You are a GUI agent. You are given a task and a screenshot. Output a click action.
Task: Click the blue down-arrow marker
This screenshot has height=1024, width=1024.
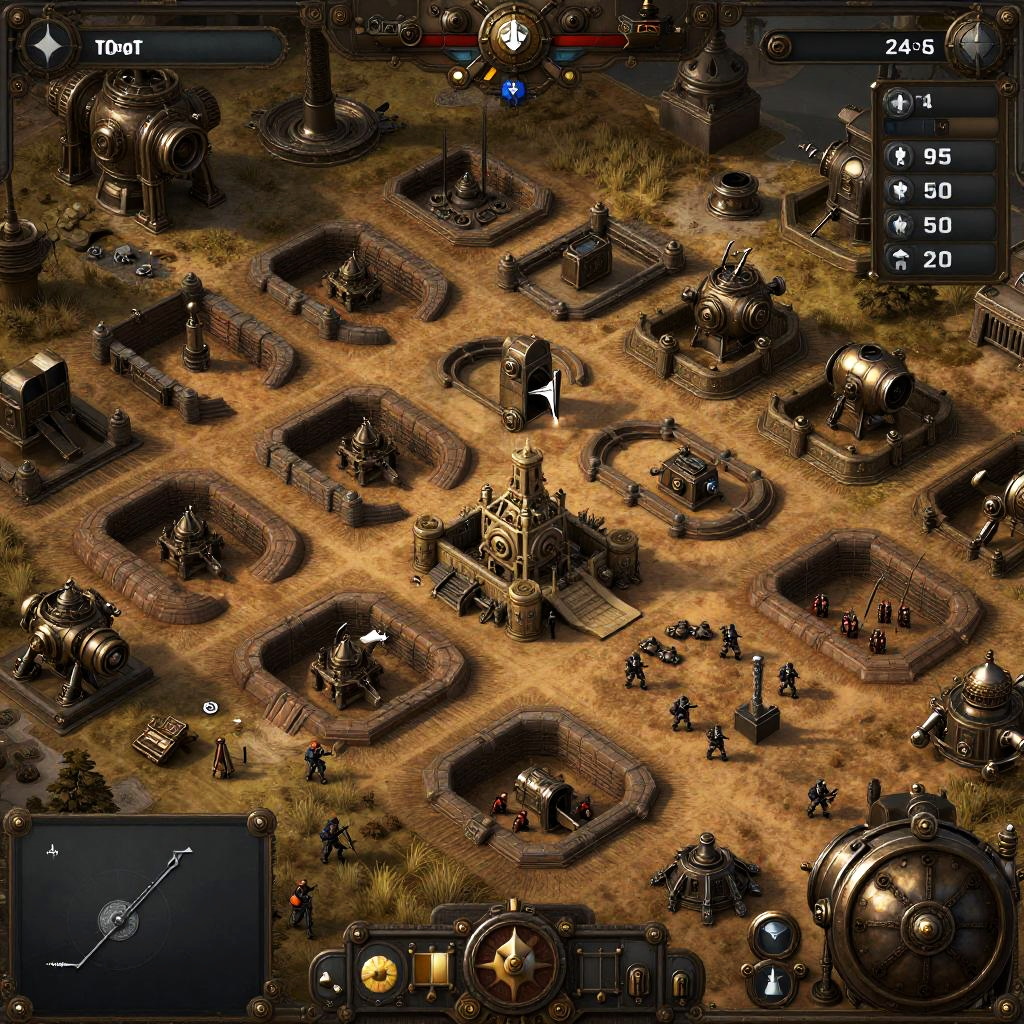tap(513, 91)
